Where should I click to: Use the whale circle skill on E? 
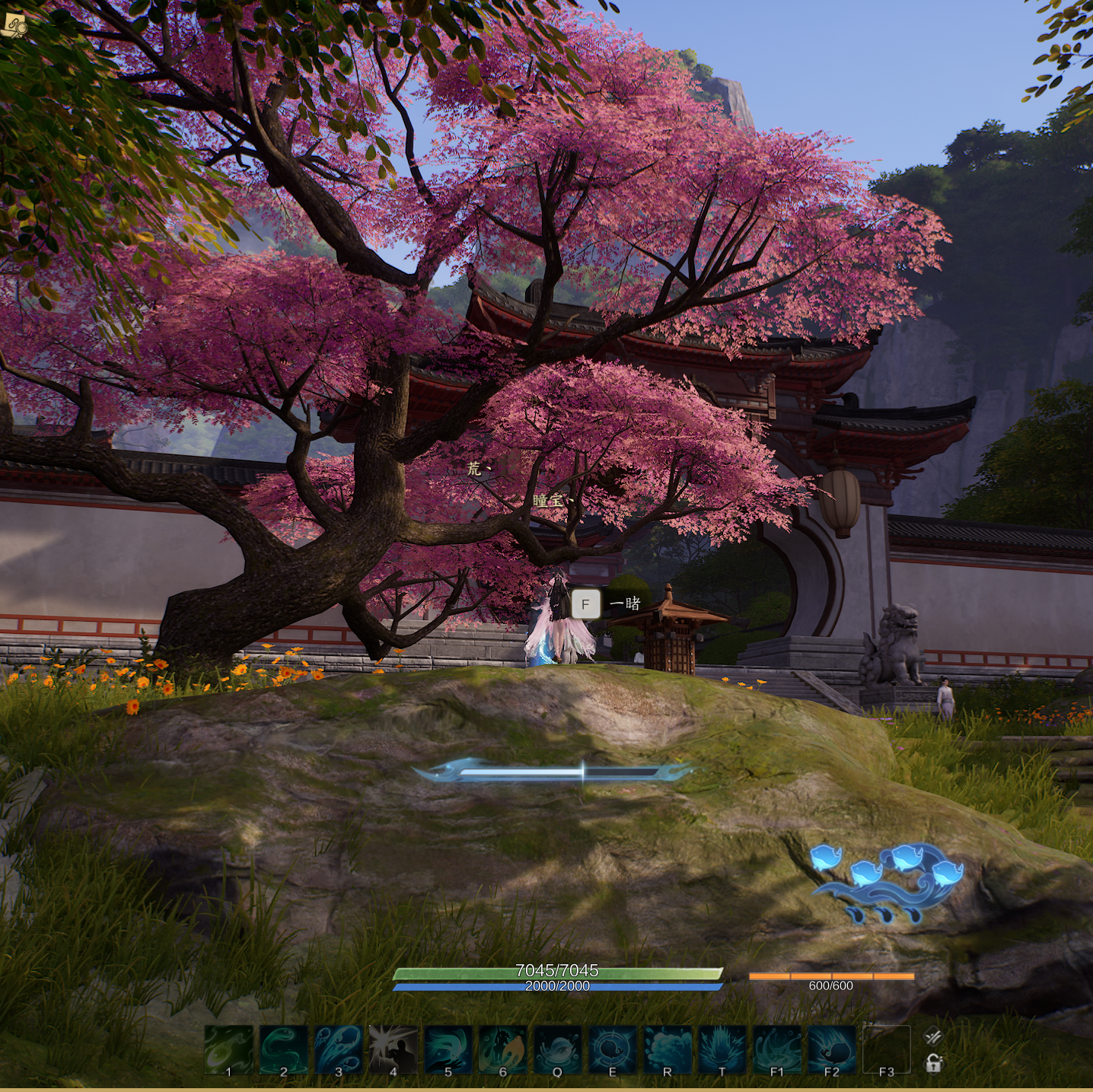(x=612, y=1050)
